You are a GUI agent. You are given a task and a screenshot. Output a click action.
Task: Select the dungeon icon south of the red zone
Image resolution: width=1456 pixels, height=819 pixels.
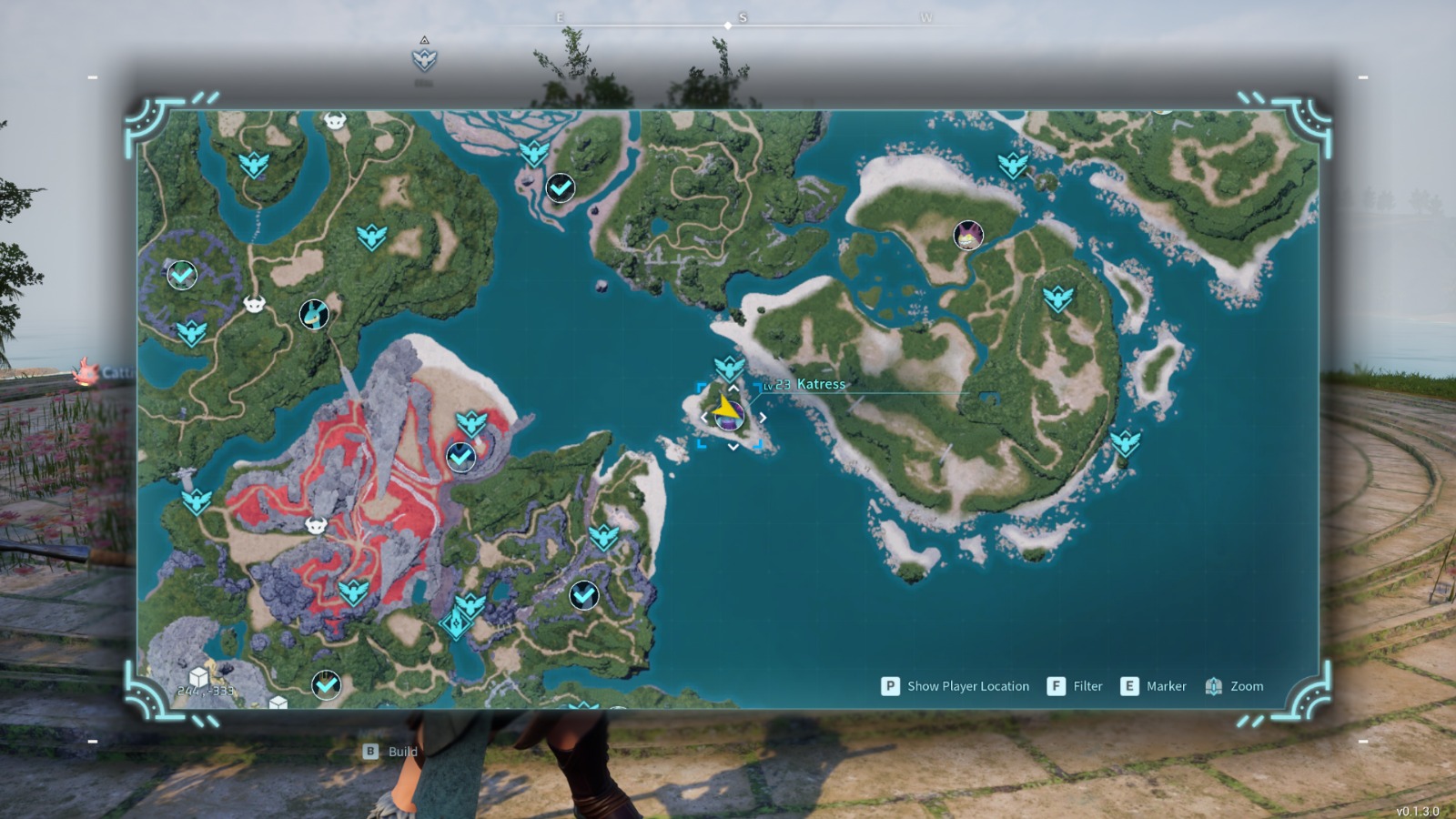[x=456, y=622]
